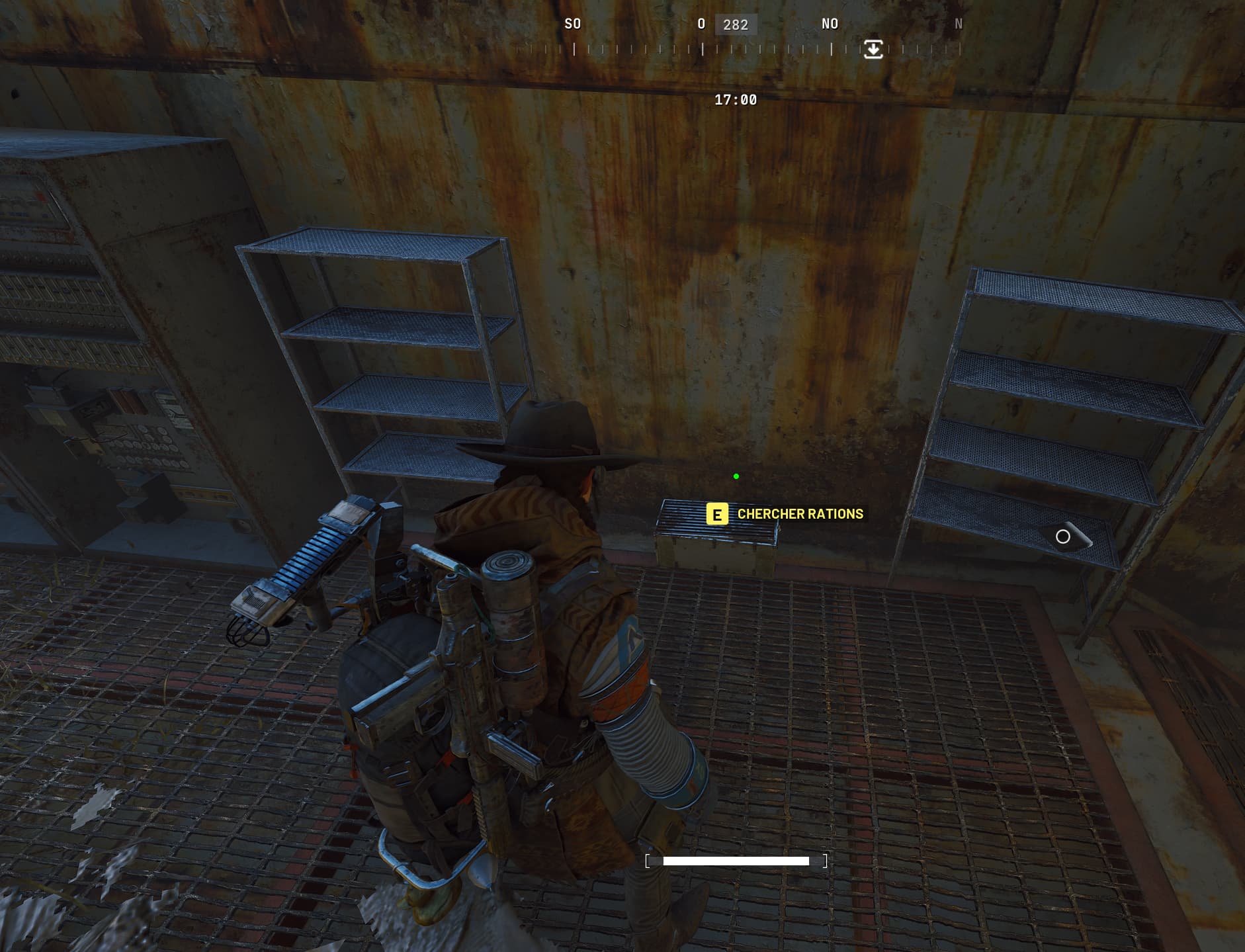Click the Chercher Rations interaction label
Viewport: 1245px width, 952px height.
(x=800, y=514)
